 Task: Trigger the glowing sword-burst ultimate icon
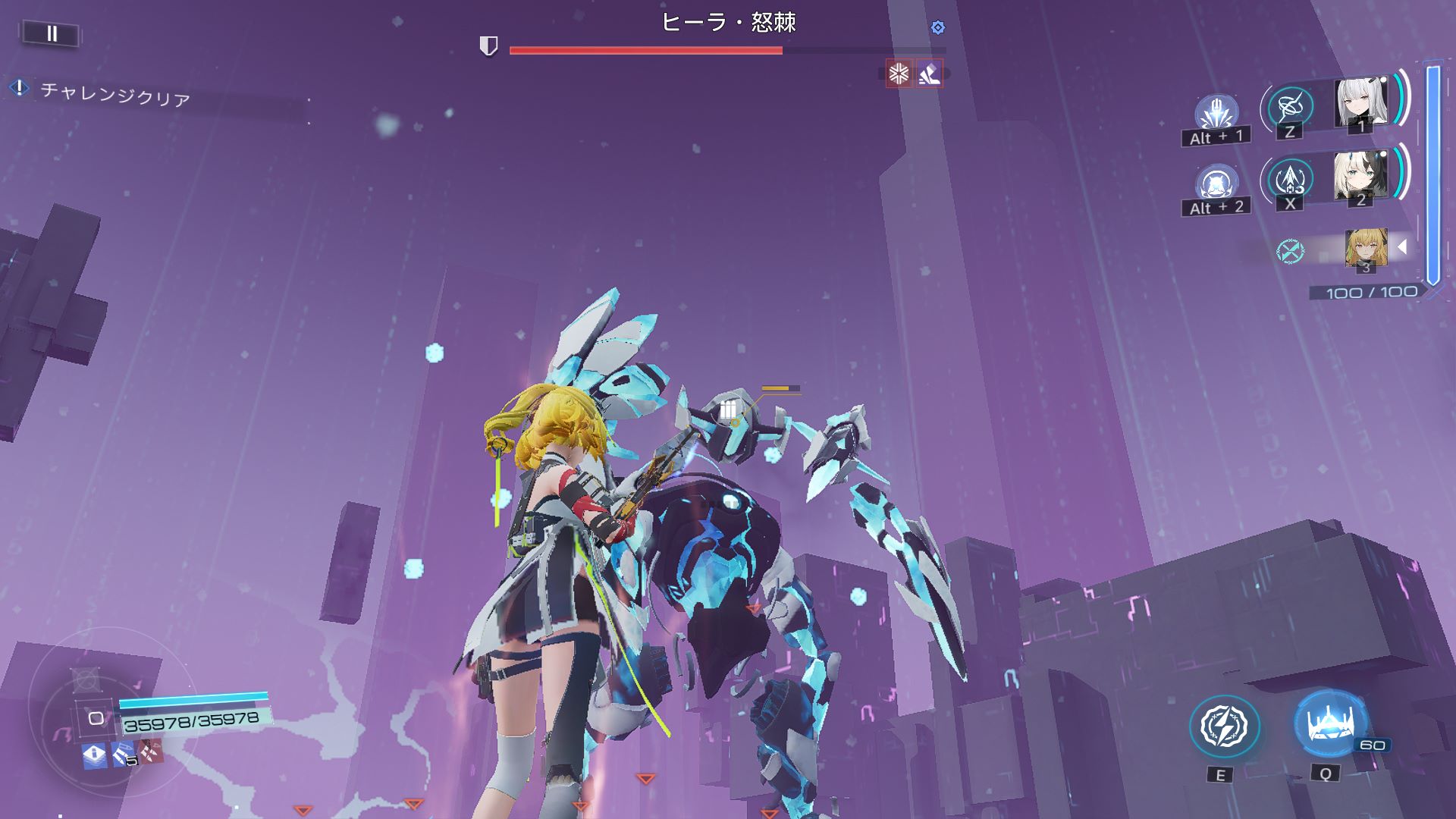pyautogui.click(x=1216, y=114)
